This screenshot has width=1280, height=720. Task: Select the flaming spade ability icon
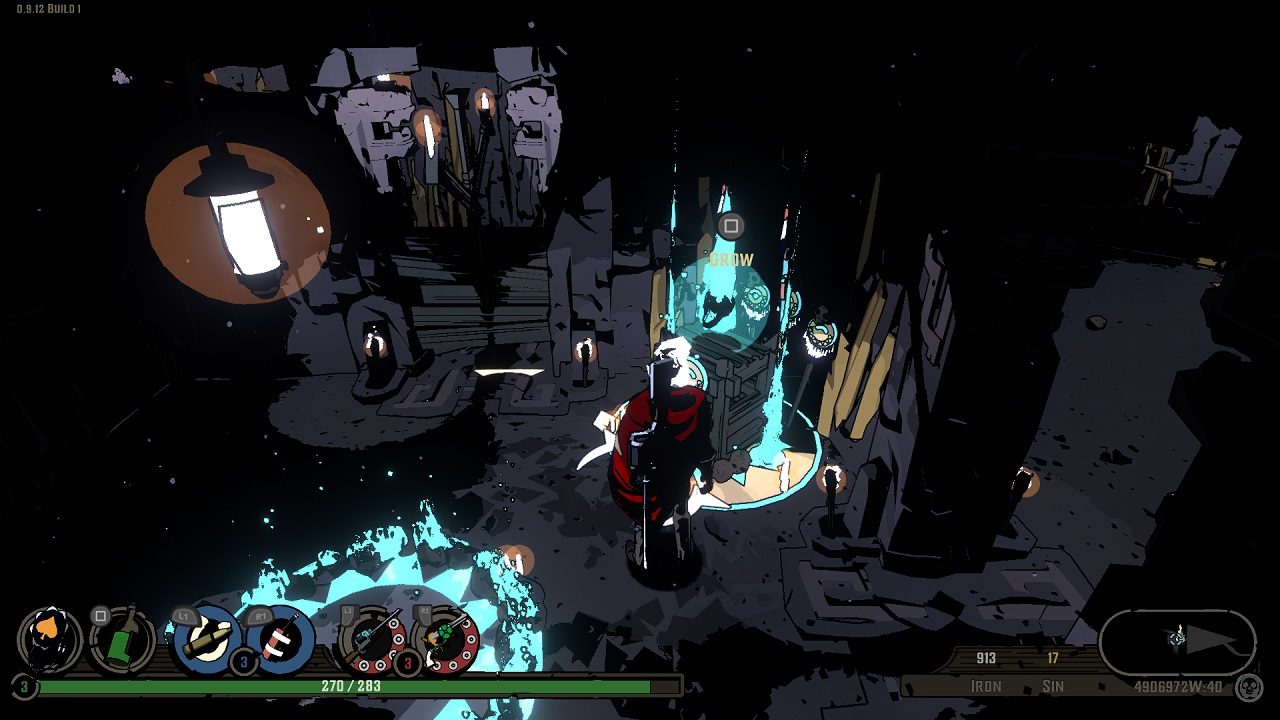(x=50, y=640)
